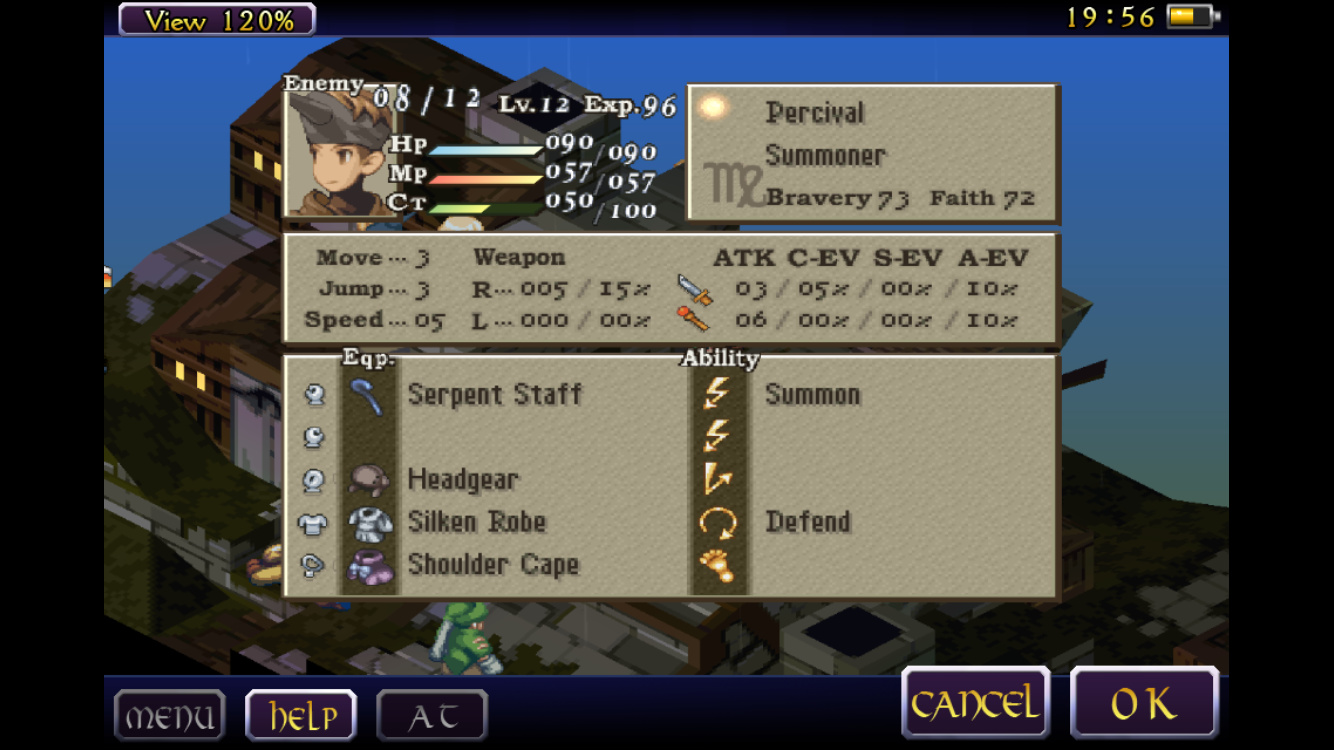Open the AT turn order list
This screenshot has width=1334, height=750.
click(x=432, y=716)
